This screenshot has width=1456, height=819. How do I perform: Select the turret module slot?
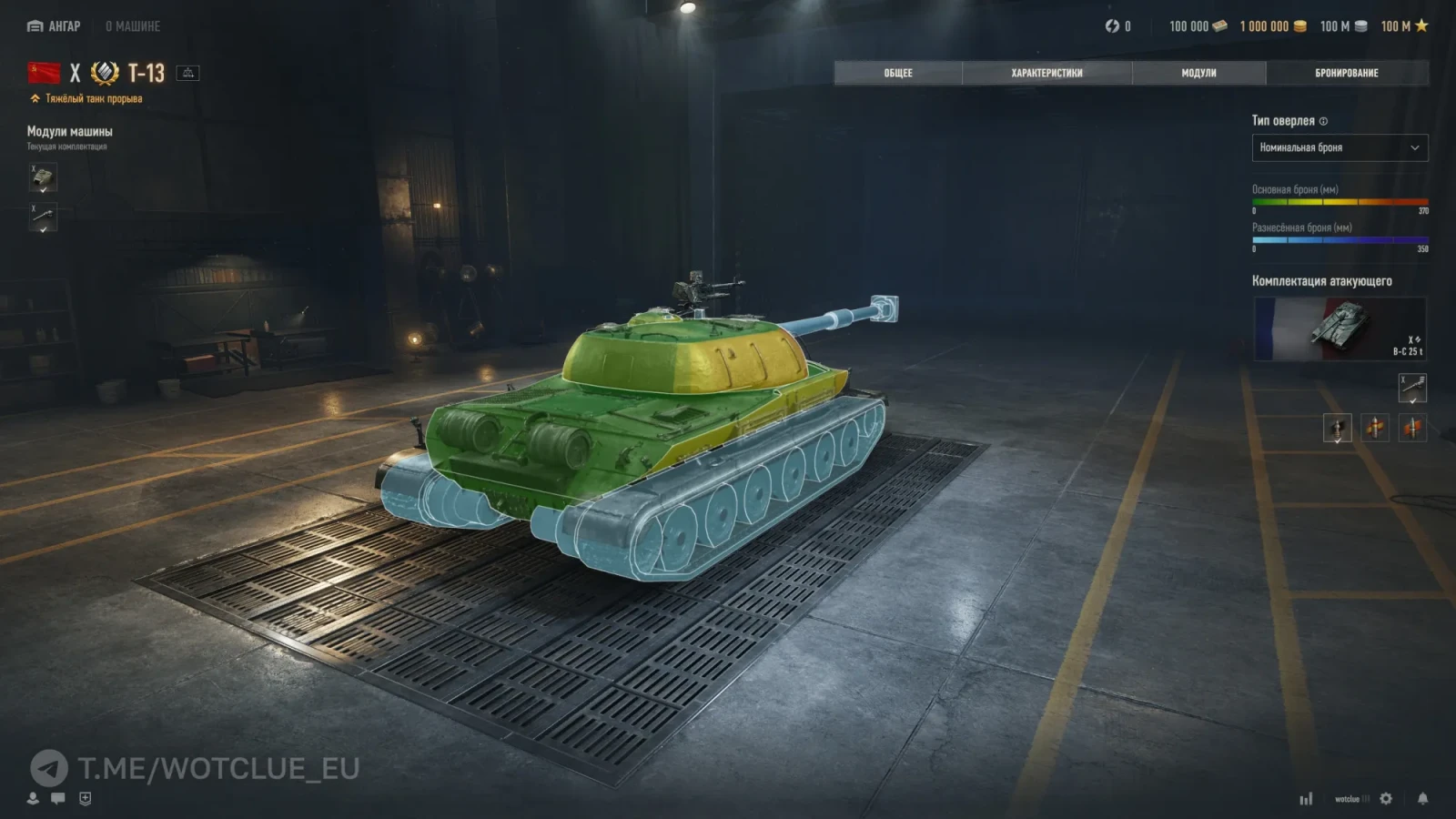(x=43, y=177)
